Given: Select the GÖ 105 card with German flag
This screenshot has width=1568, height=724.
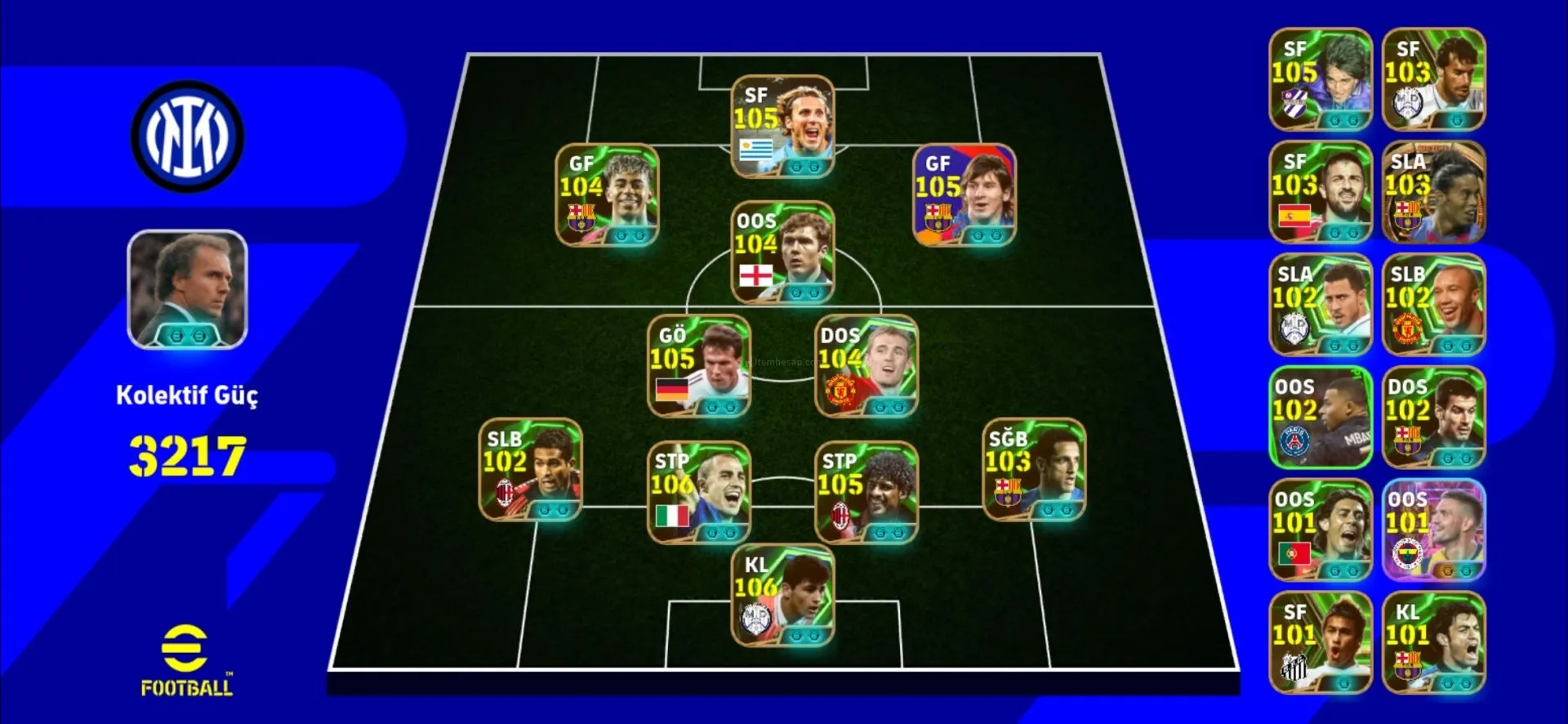Looking at the screenshot, I should pos(698,366).
